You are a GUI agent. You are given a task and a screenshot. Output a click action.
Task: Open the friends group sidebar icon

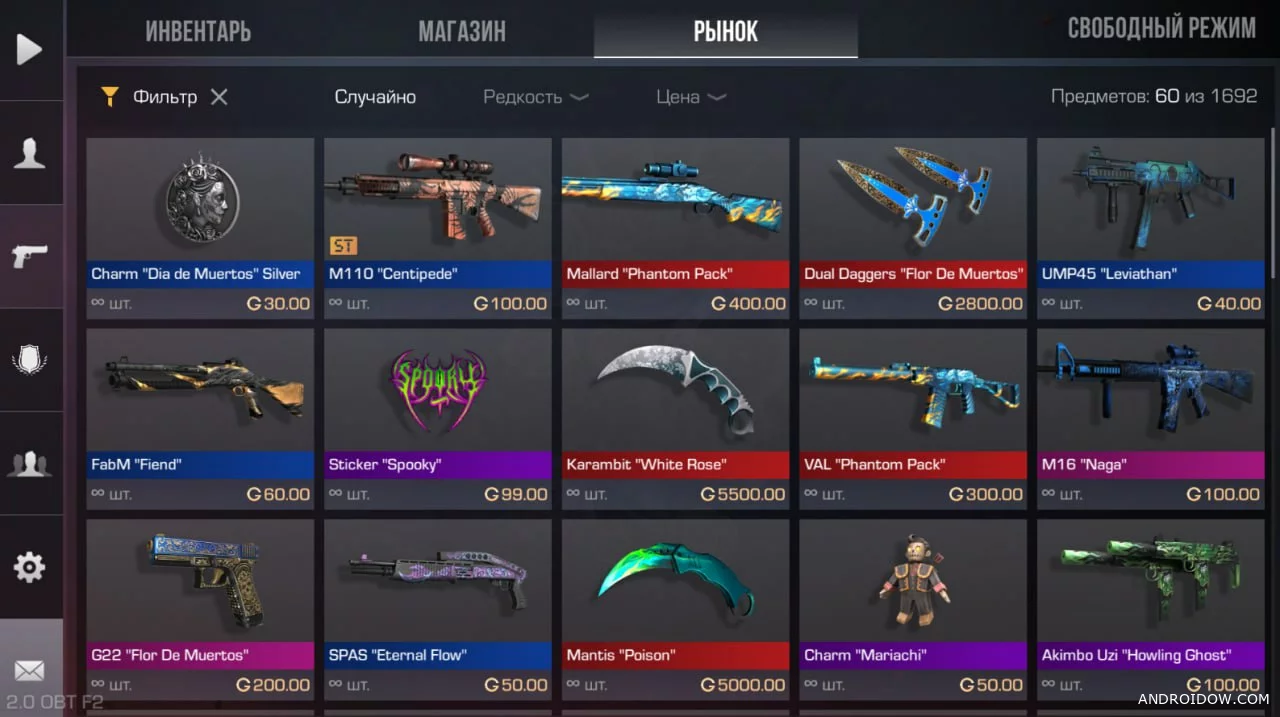(x=30, y=463)
